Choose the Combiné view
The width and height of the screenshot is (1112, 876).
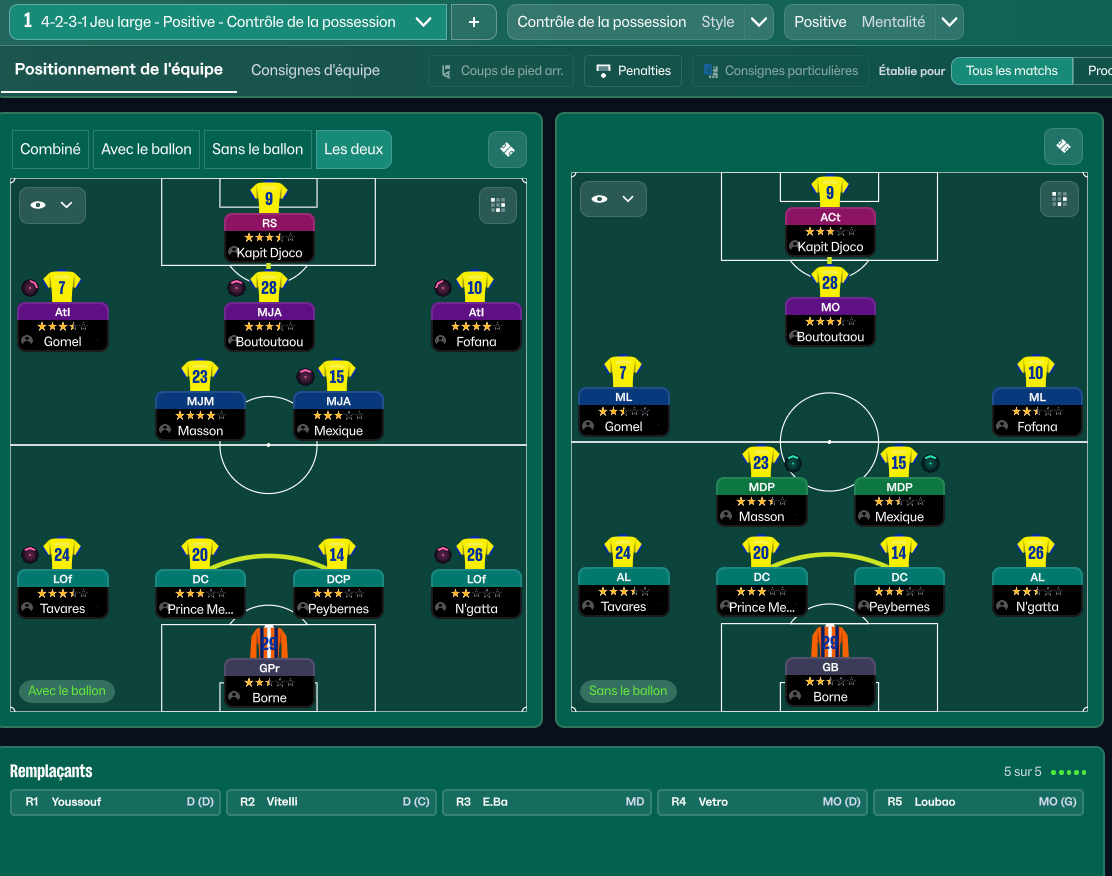tap(50, 149)
